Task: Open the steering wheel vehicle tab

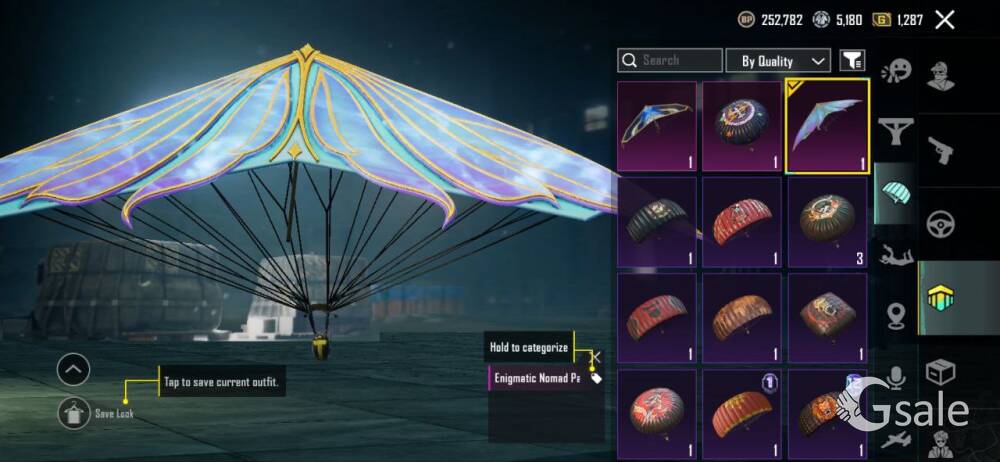Action: tap(941, 224)
